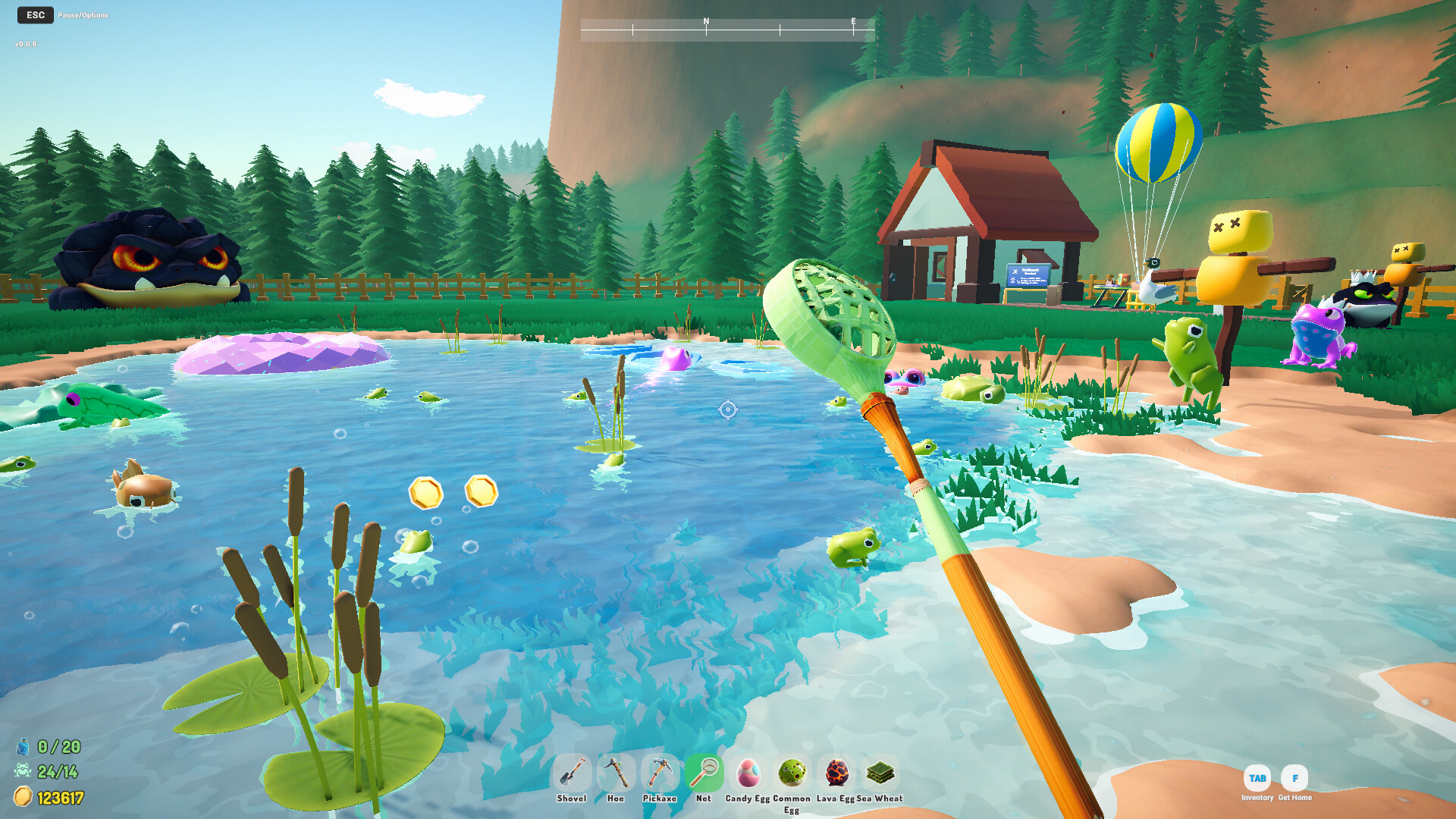Viewport: 1456px width, 819px height.
Task: Select the Common Egg slot
Action: (792, 773)
